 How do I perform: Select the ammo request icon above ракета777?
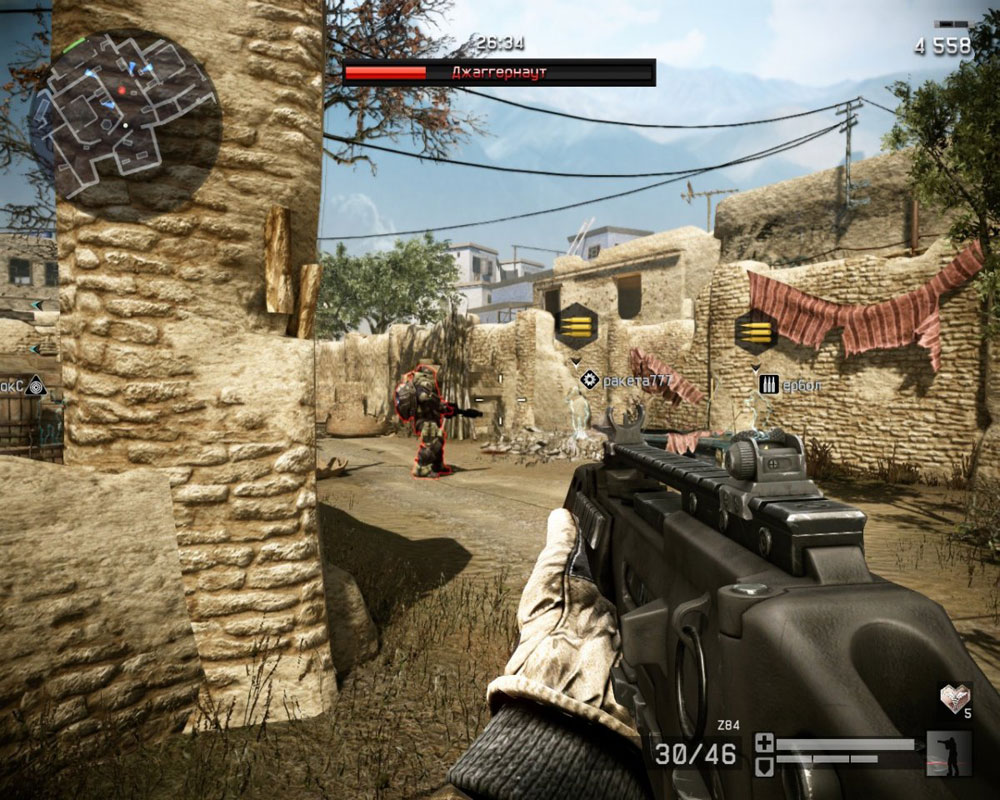tap(577, 326)
